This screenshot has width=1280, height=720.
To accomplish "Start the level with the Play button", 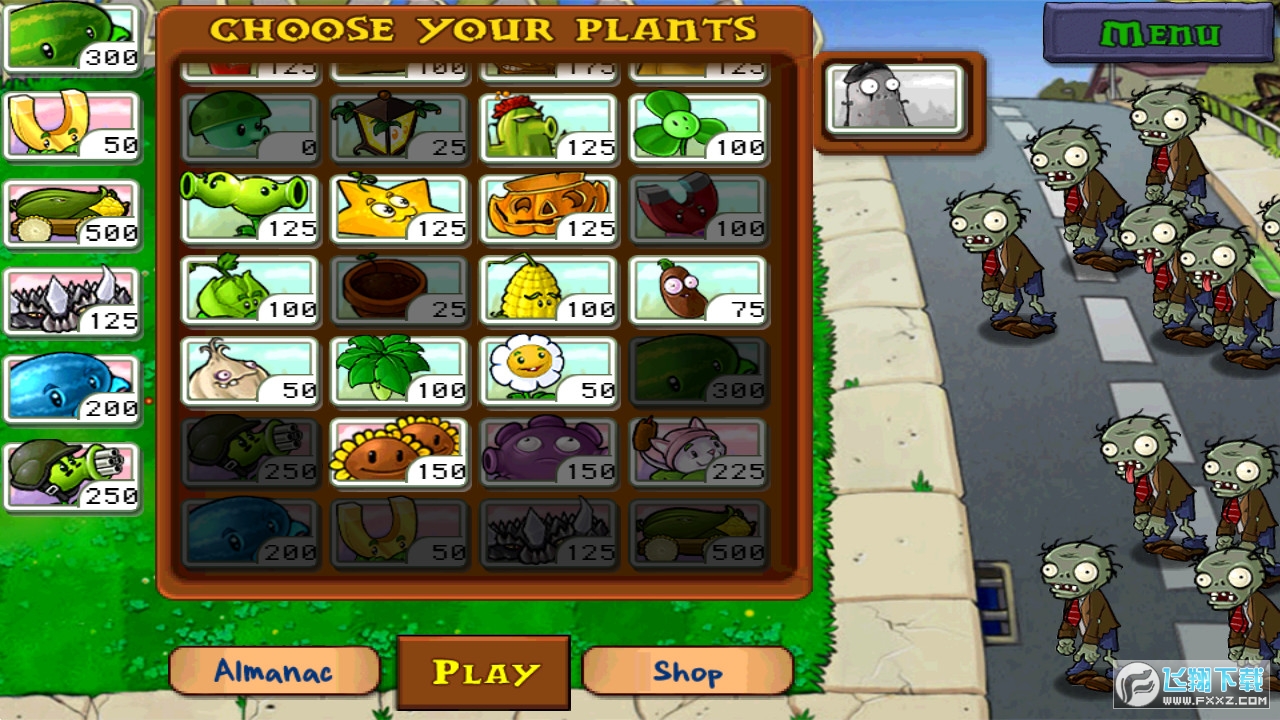I will click(x=484, y=672).
